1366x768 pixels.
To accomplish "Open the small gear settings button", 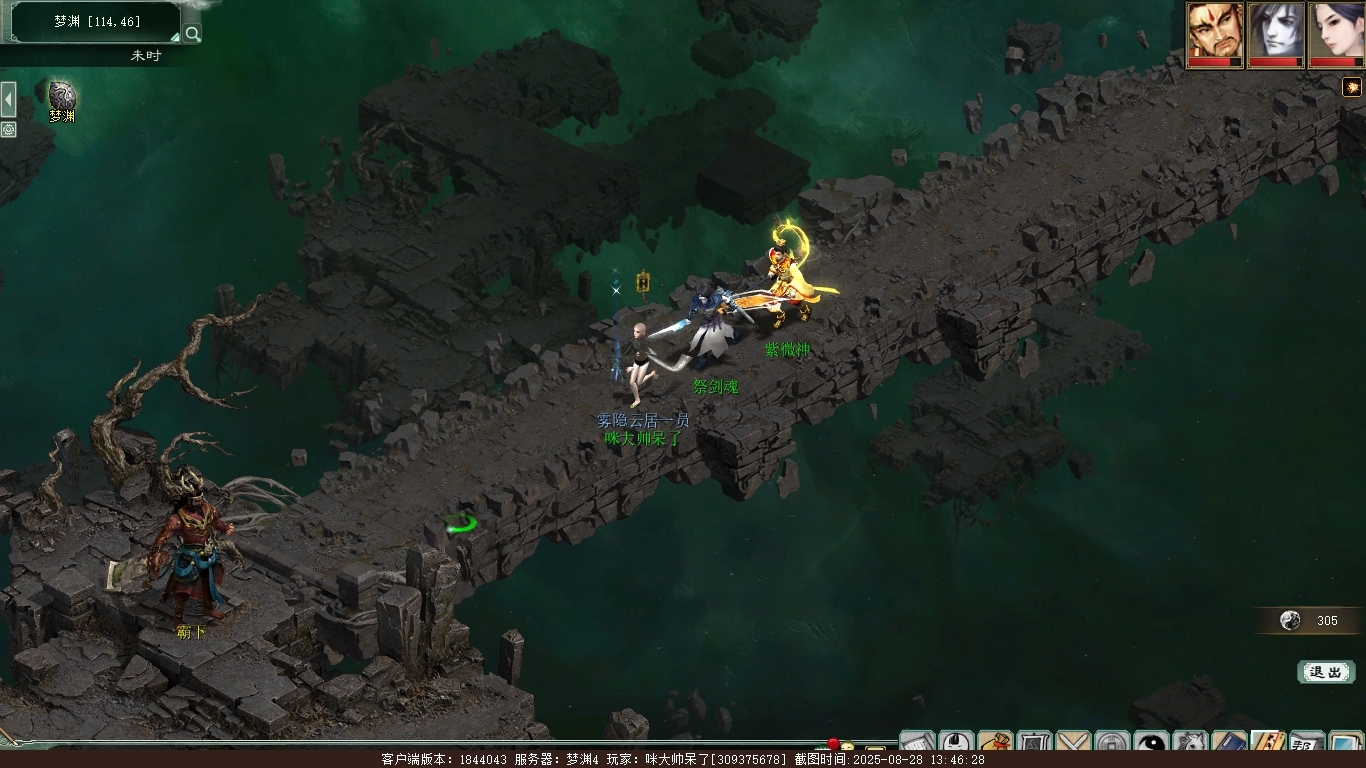I will coord(8,130).
